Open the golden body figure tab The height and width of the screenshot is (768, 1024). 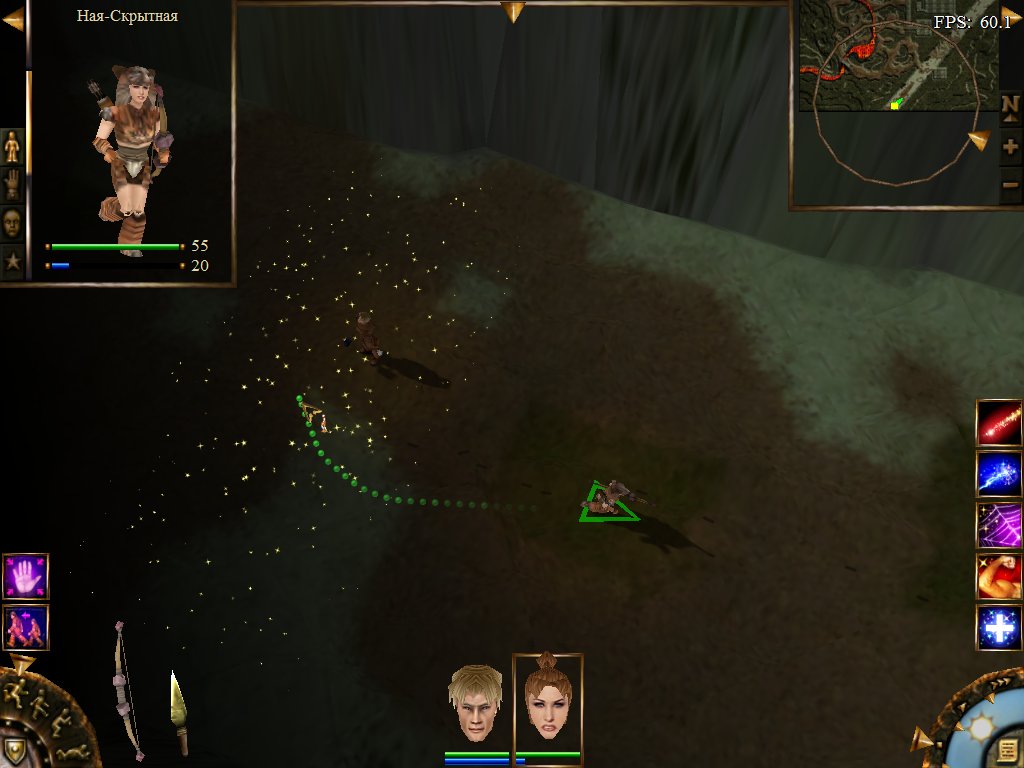click(x=12, y=146)
